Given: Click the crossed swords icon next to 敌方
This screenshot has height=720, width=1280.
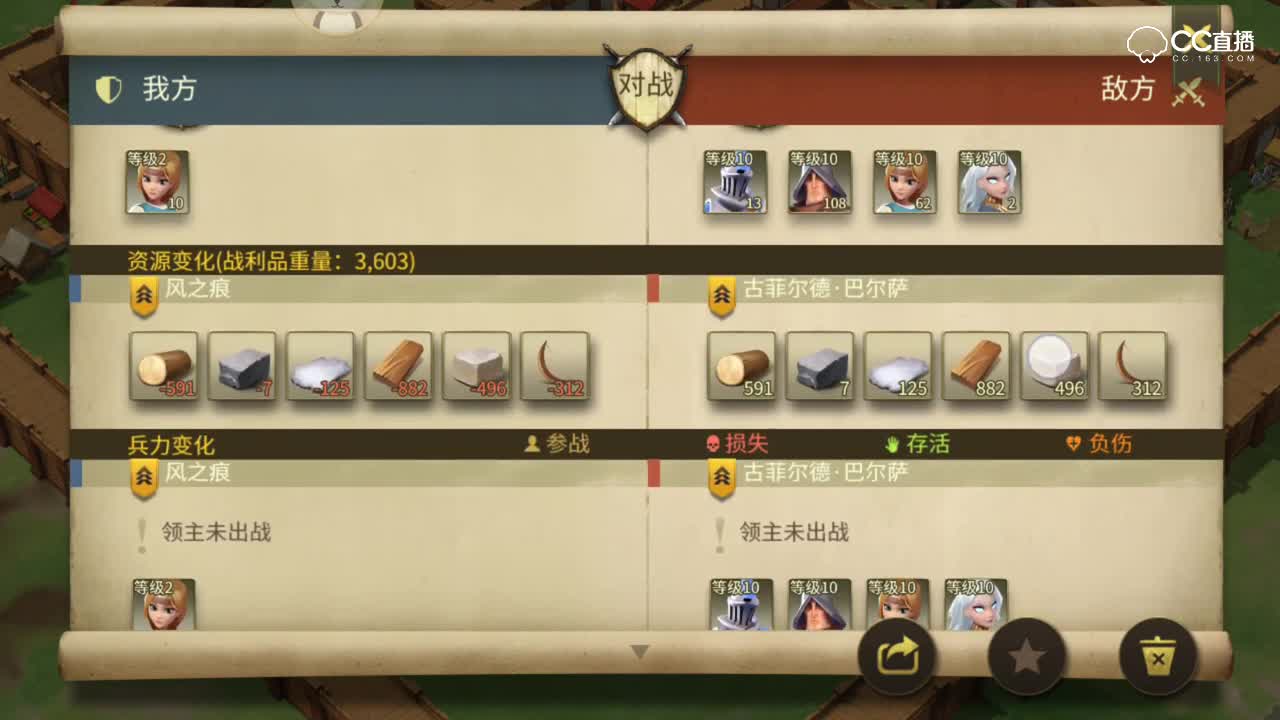Looking at the screenshot, I should tap(1190, 89).
